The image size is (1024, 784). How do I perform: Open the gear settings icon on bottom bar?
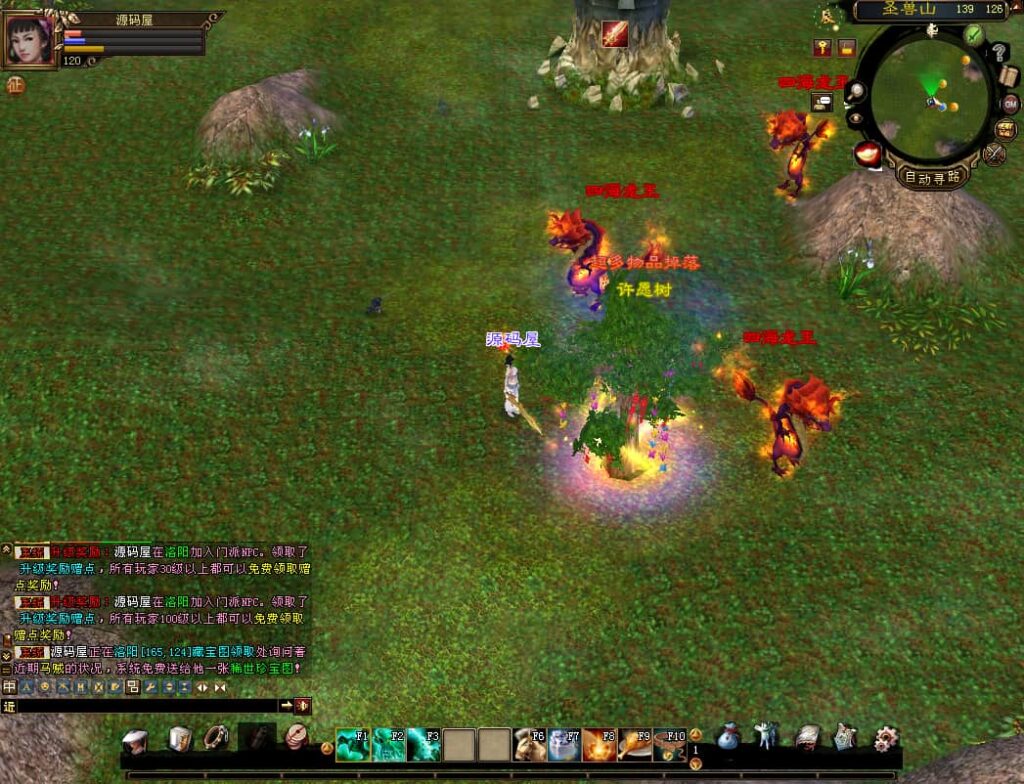(886, 738)
